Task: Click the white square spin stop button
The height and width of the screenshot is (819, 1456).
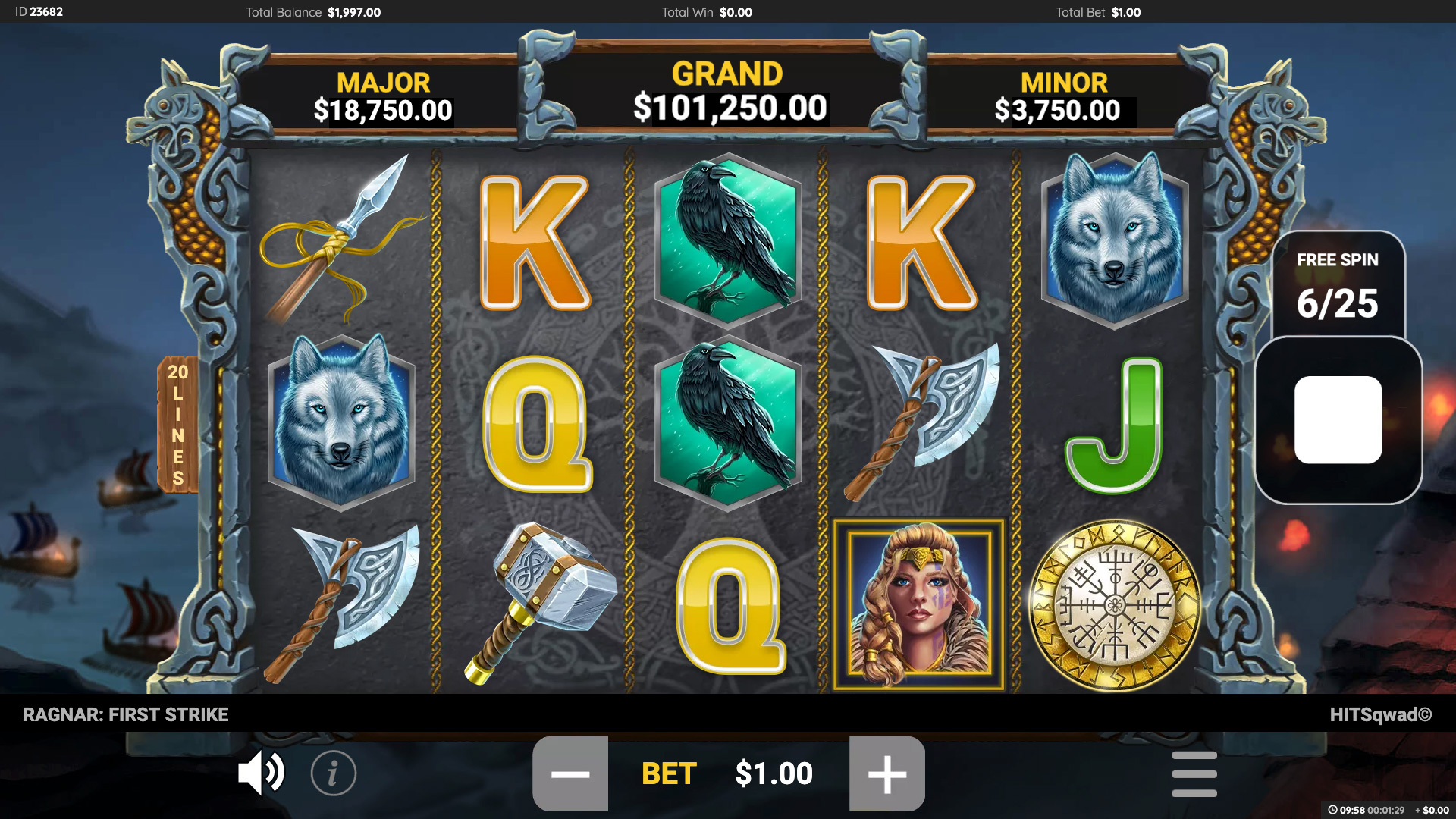Action: point(1339,421)
